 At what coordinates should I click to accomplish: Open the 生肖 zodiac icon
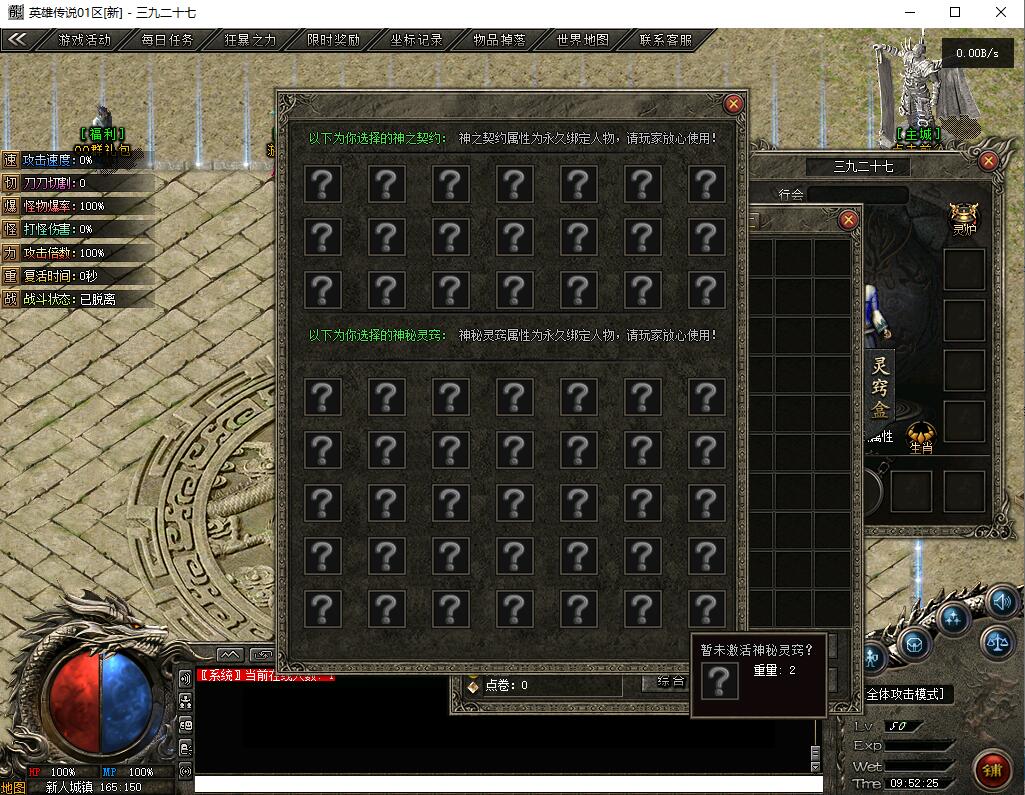[x=921, y=438]
